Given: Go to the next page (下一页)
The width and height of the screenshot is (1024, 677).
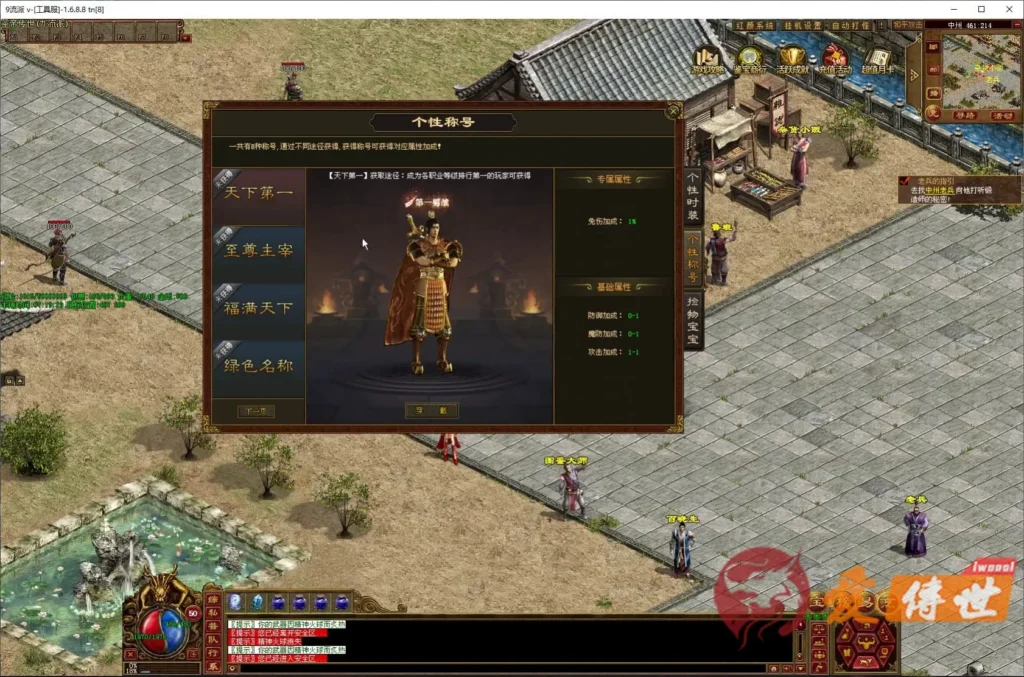Looking at the screenshot, I should (255, 411).
